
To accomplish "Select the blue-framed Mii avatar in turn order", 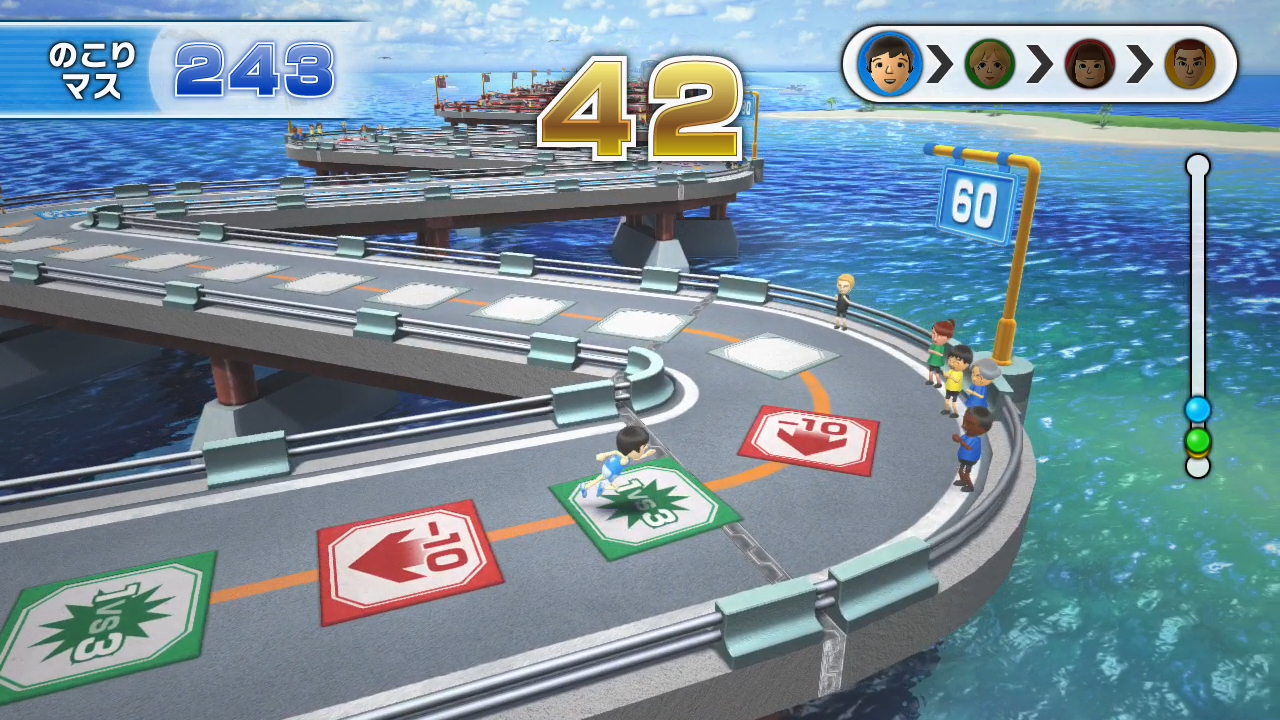I will tap(891, 64).
